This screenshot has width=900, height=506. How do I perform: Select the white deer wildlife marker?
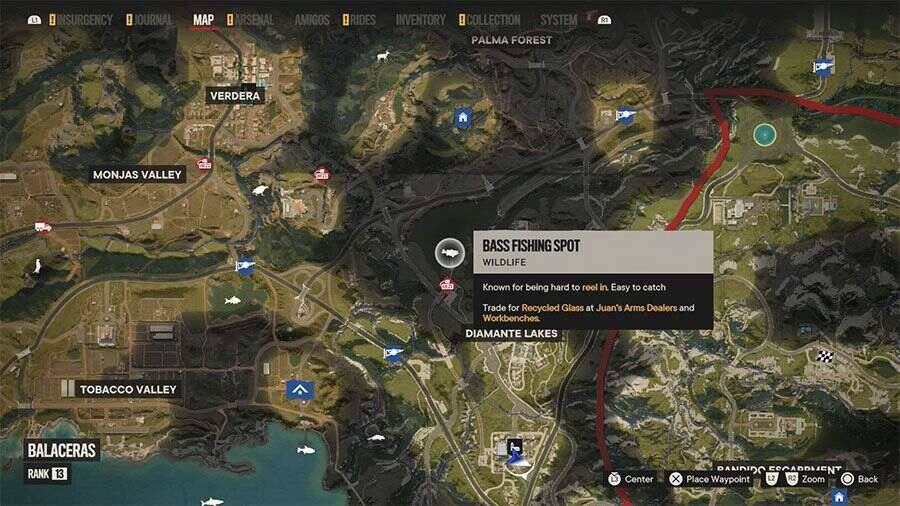coord(382,56)
